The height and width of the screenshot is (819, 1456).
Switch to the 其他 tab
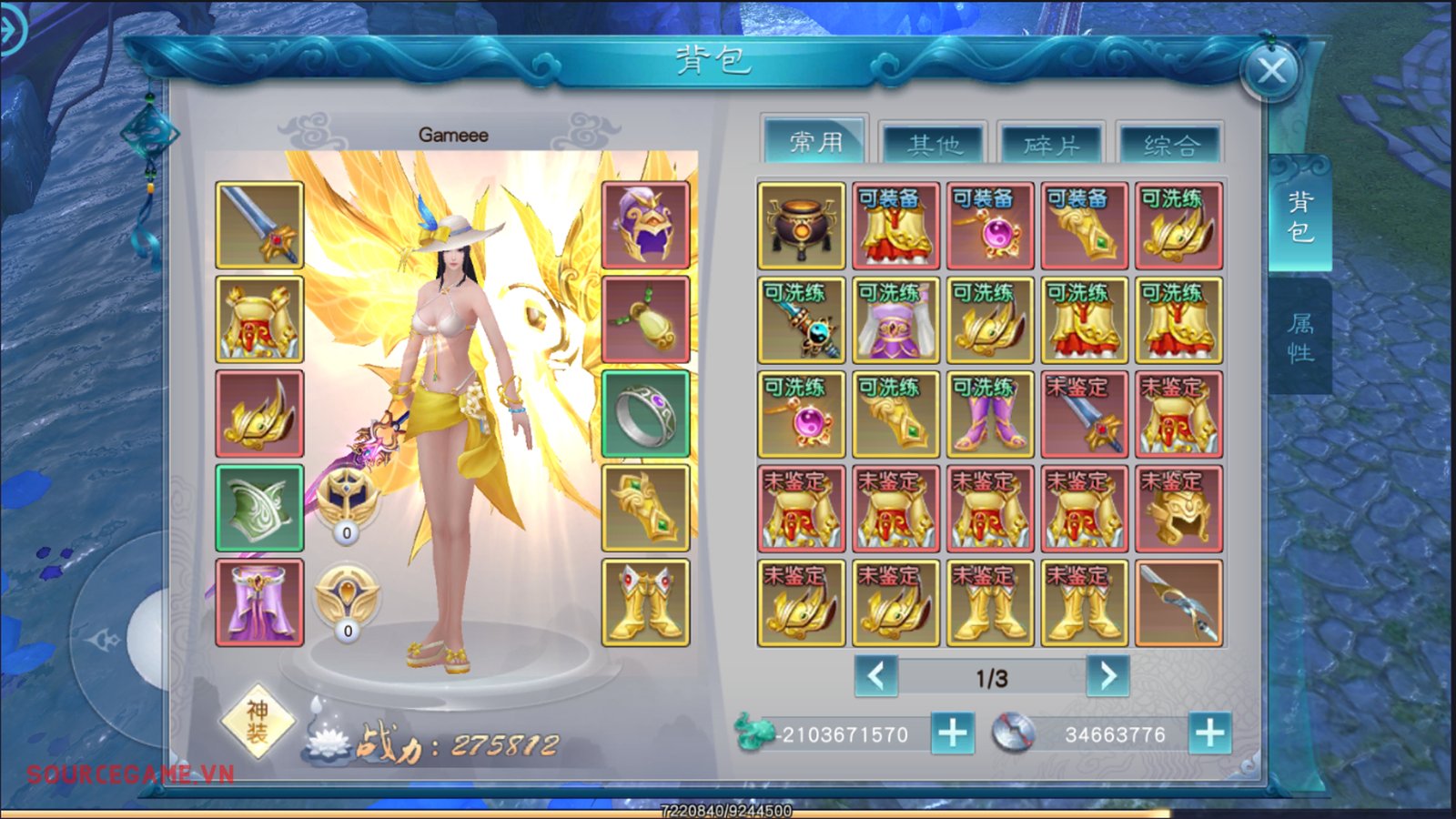point(934,145)
